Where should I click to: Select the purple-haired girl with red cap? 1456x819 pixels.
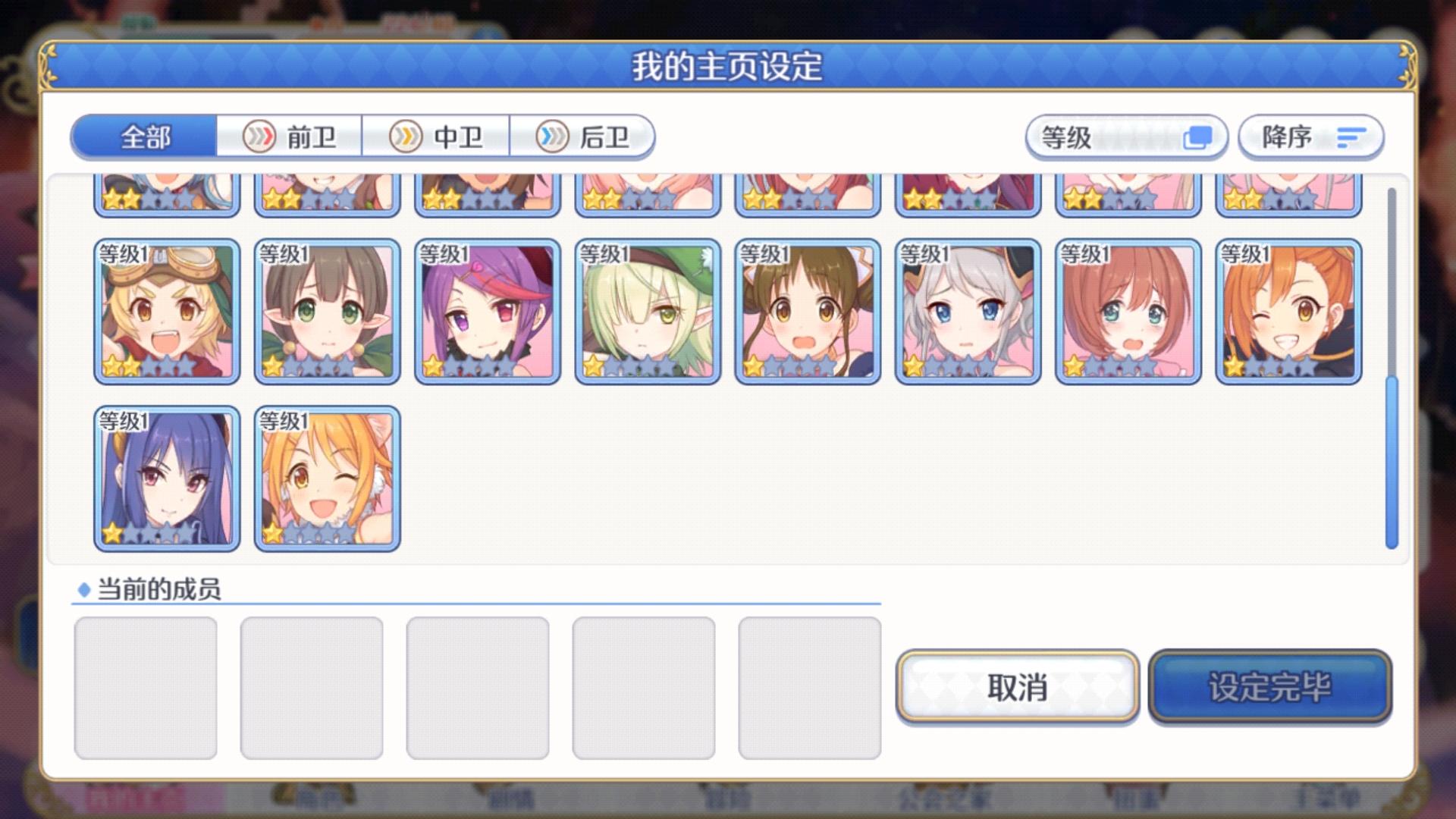(488, 309)
